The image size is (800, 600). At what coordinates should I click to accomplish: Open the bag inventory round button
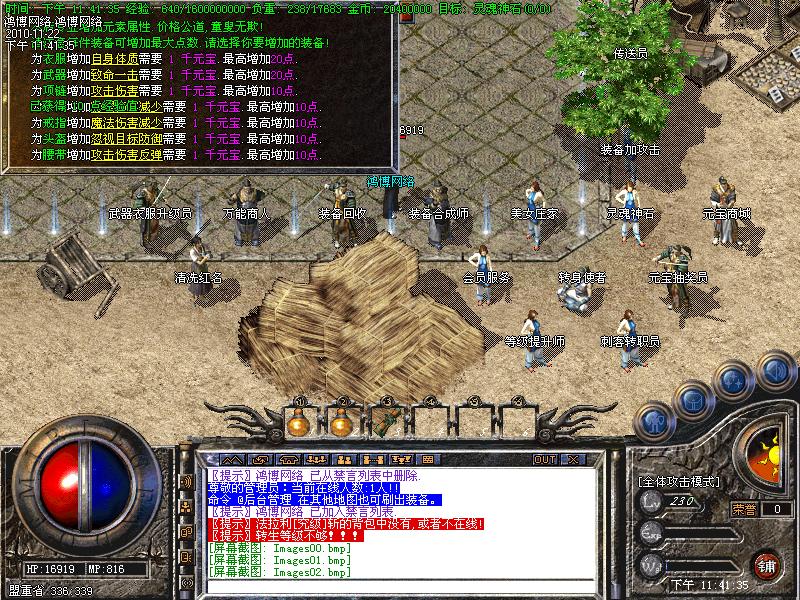(693, 401)
